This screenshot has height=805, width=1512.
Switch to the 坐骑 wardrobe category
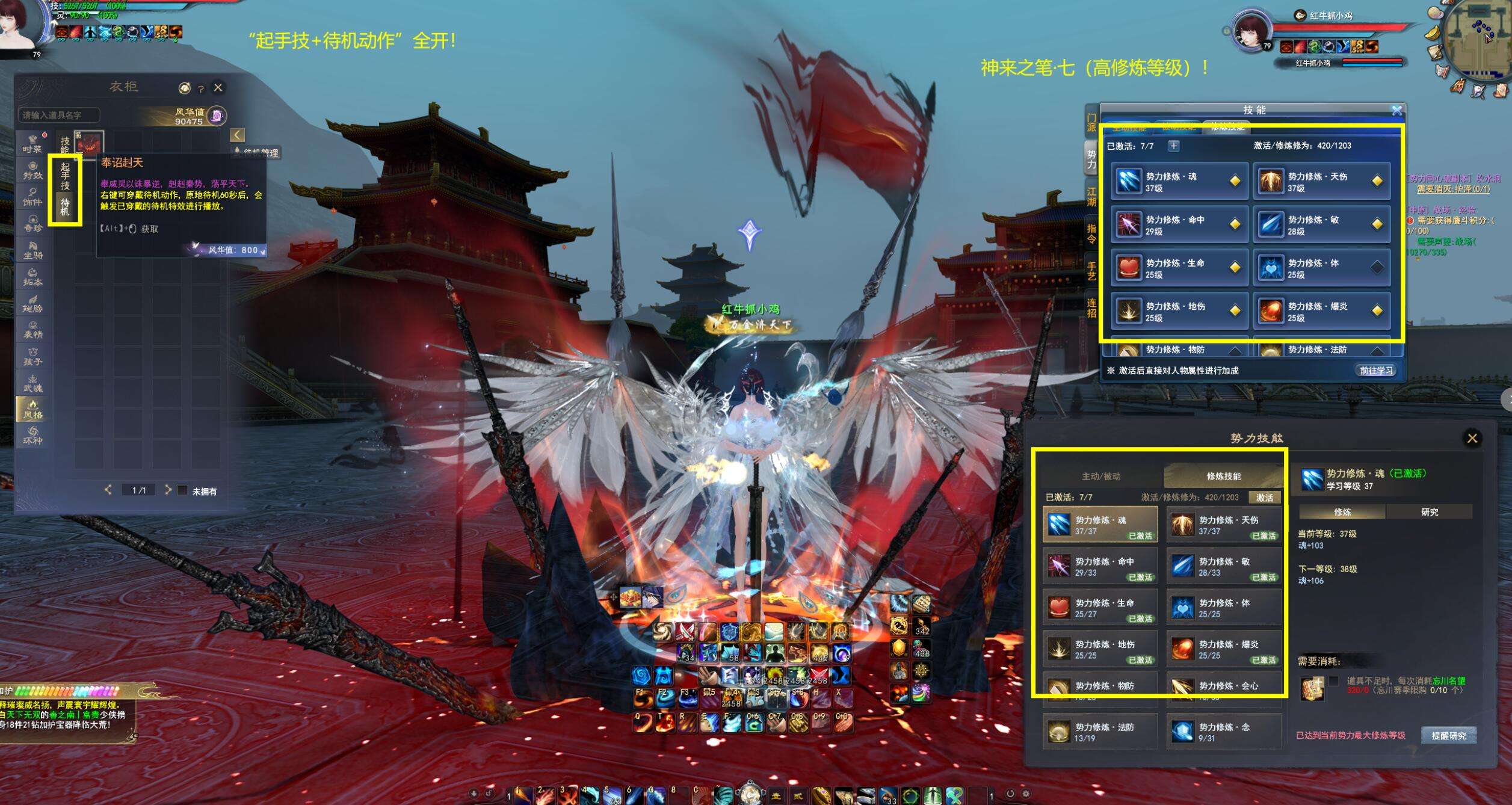[32, 250]
